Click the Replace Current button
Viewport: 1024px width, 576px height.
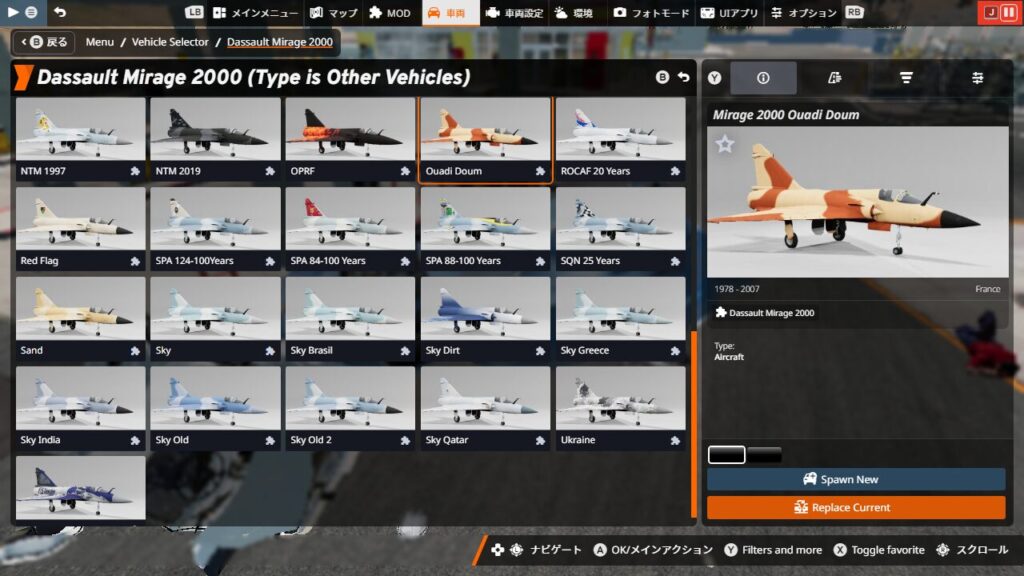[x=856, y=507]
